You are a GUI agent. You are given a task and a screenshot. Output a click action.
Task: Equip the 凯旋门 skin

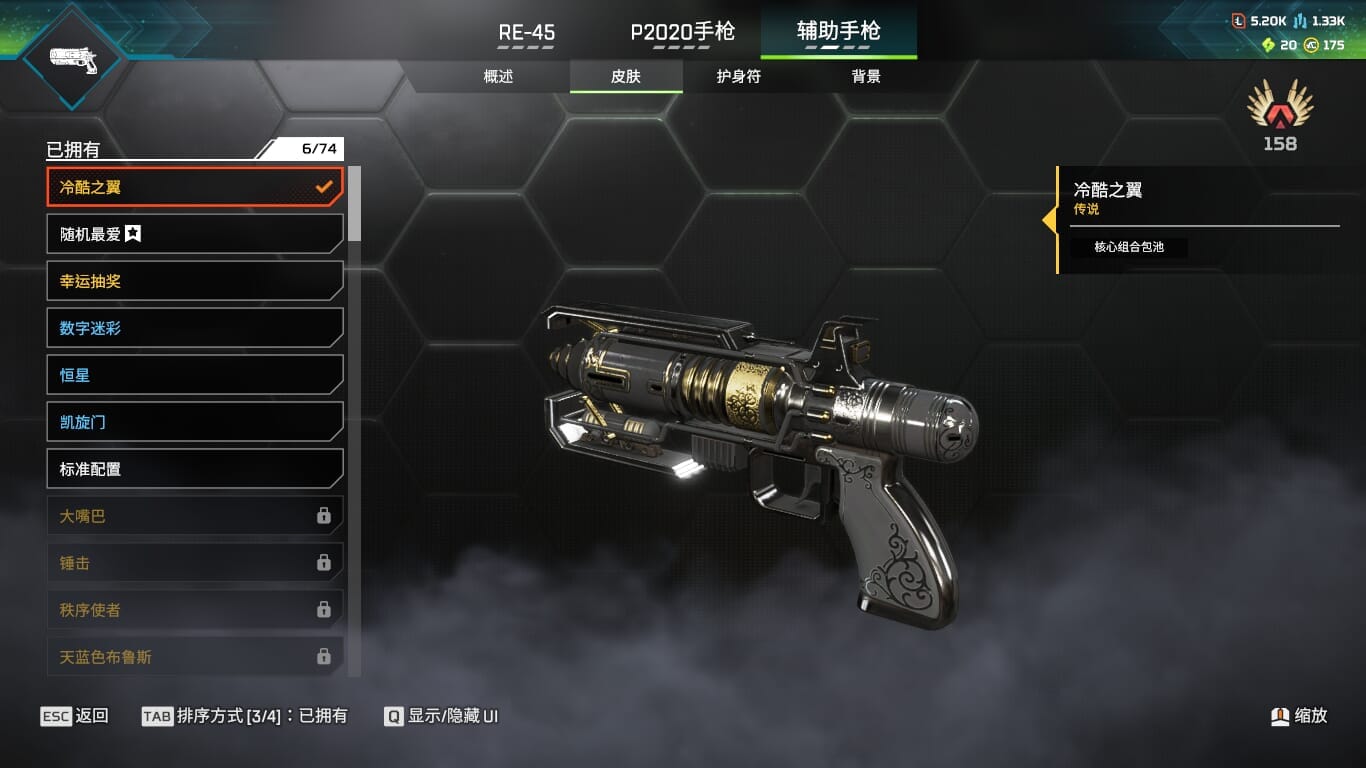[195, 422]
